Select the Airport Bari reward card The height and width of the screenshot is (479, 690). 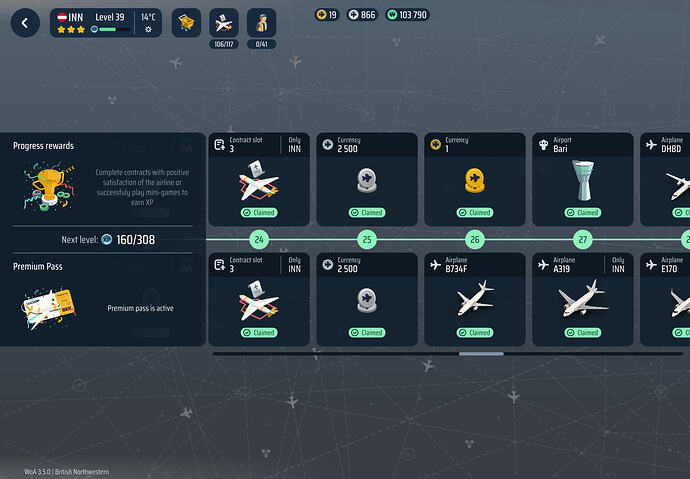[583, 178]
